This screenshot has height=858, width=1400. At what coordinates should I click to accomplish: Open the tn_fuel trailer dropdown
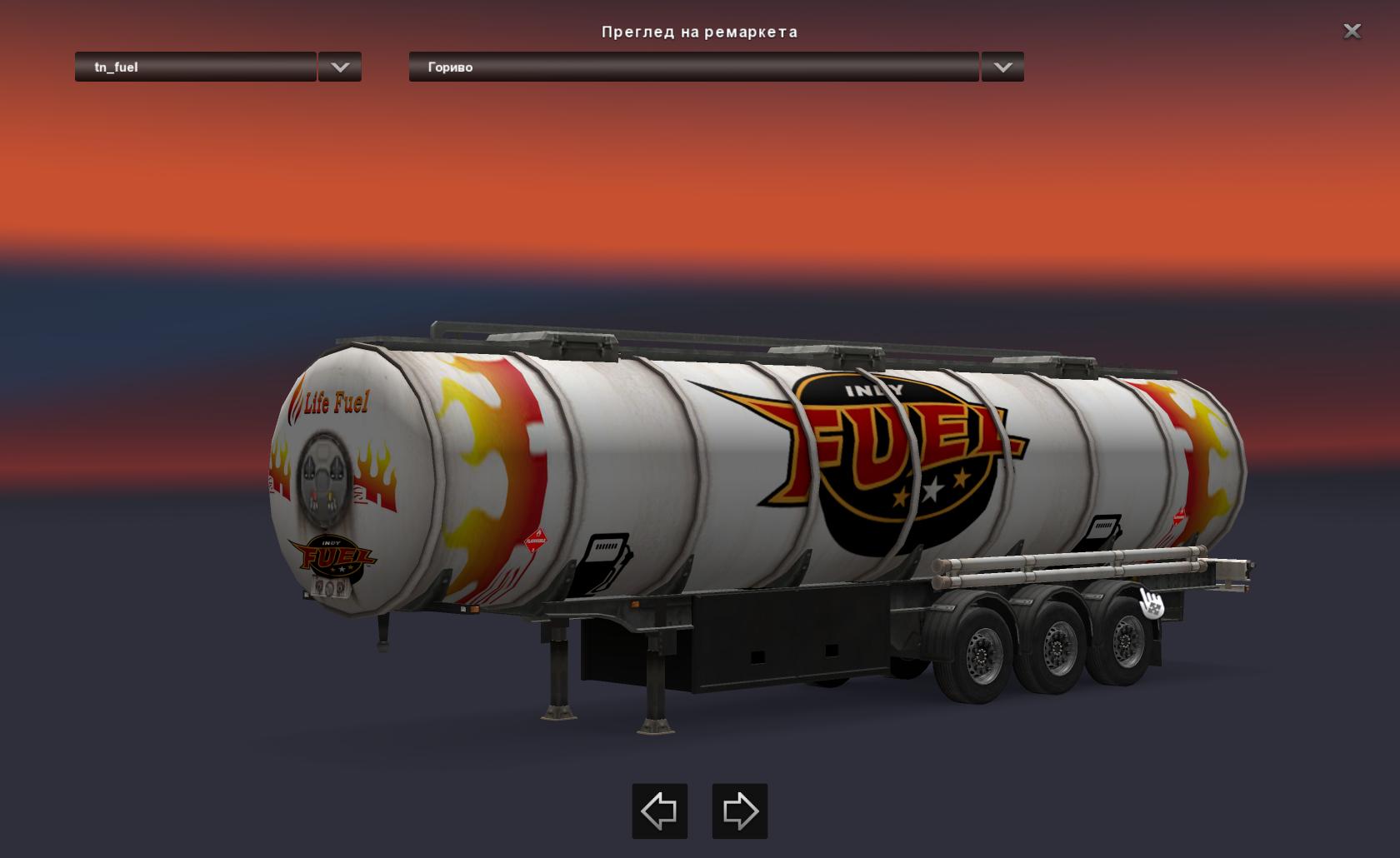[x=196, y=67]
